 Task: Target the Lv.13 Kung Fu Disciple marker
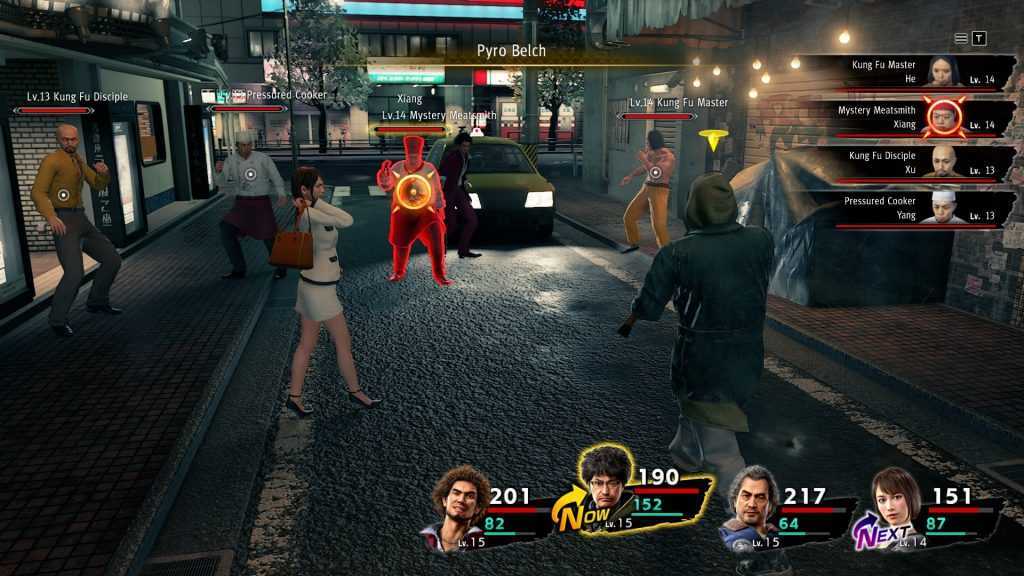(x=63, y=195)
